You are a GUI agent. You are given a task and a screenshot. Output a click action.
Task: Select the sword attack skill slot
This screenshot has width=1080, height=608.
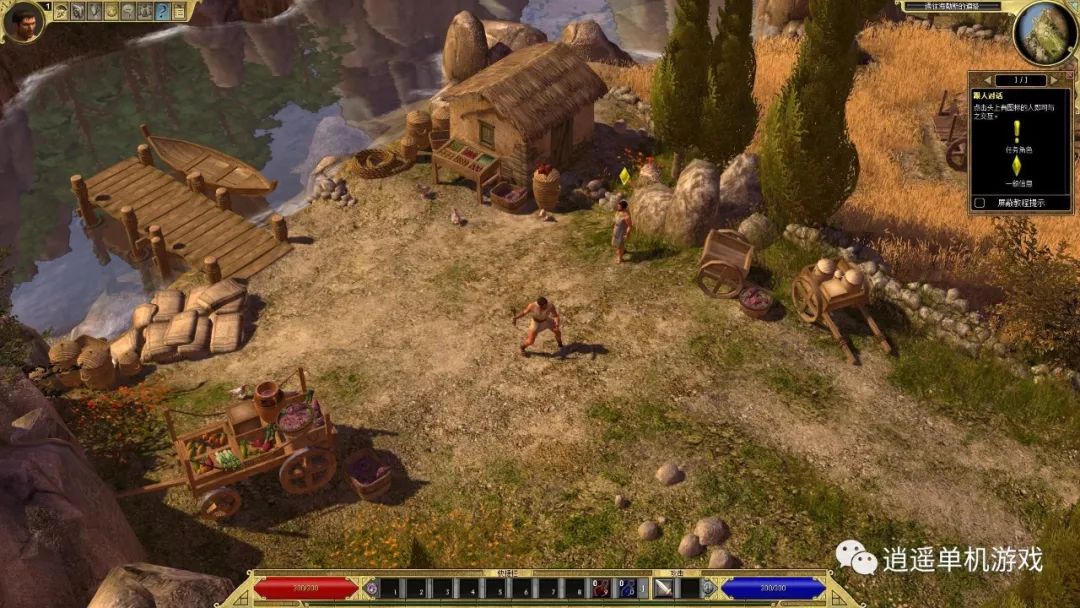[665, 588]
